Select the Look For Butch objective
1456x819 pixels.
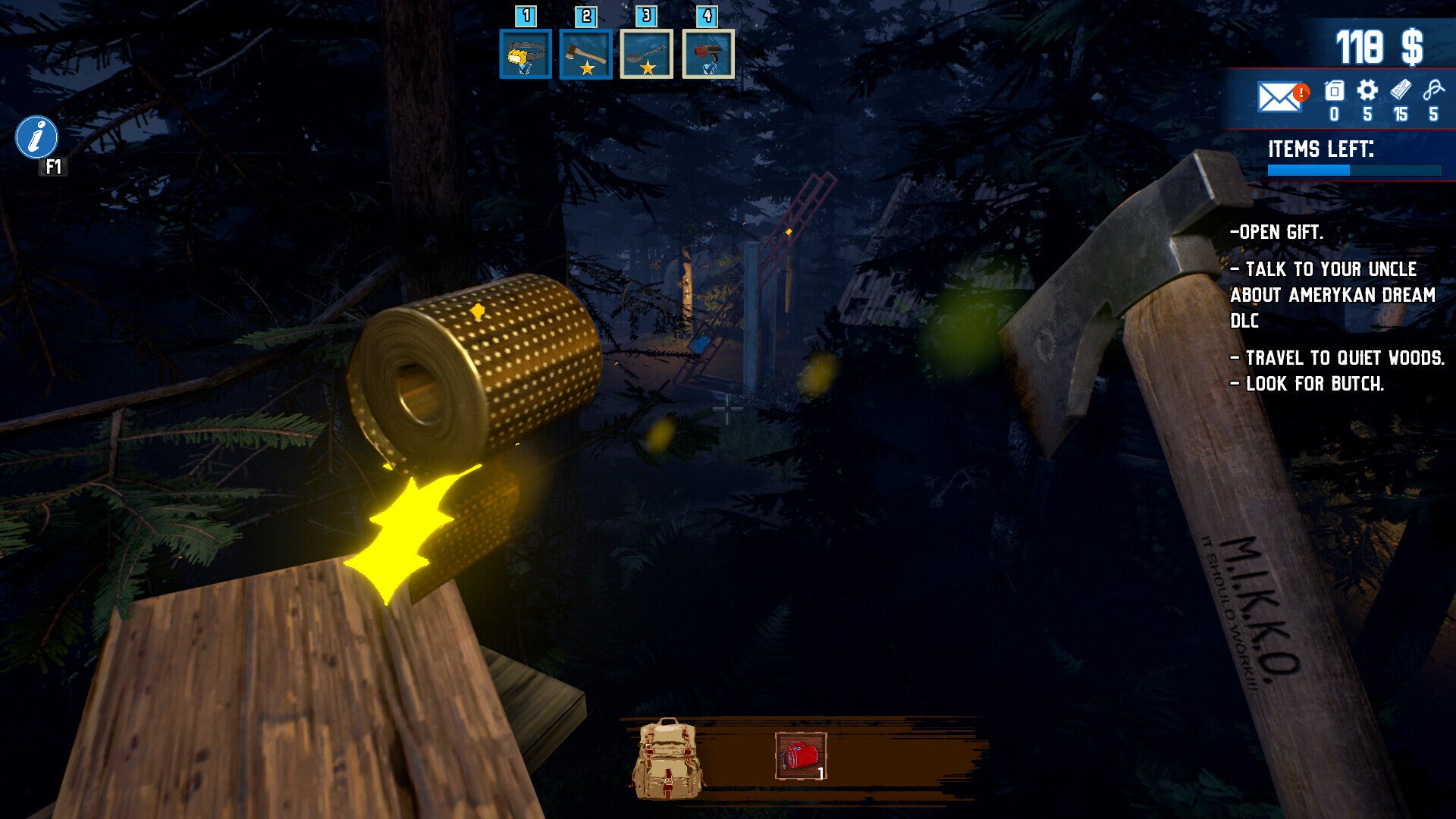[x=1307, y=384]
